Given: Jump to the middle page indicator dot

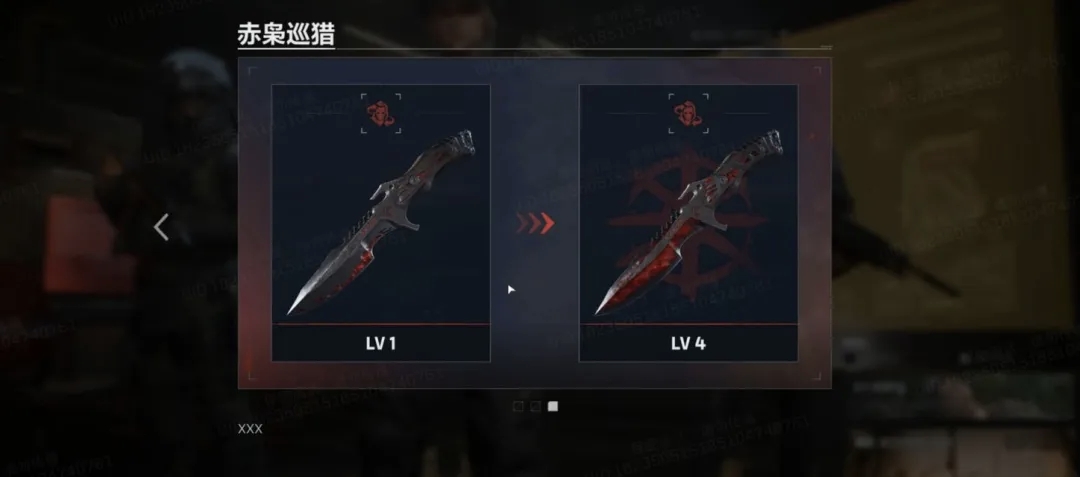Looking at the screenshot, I should pyautogui.click(x=536, y=406).
